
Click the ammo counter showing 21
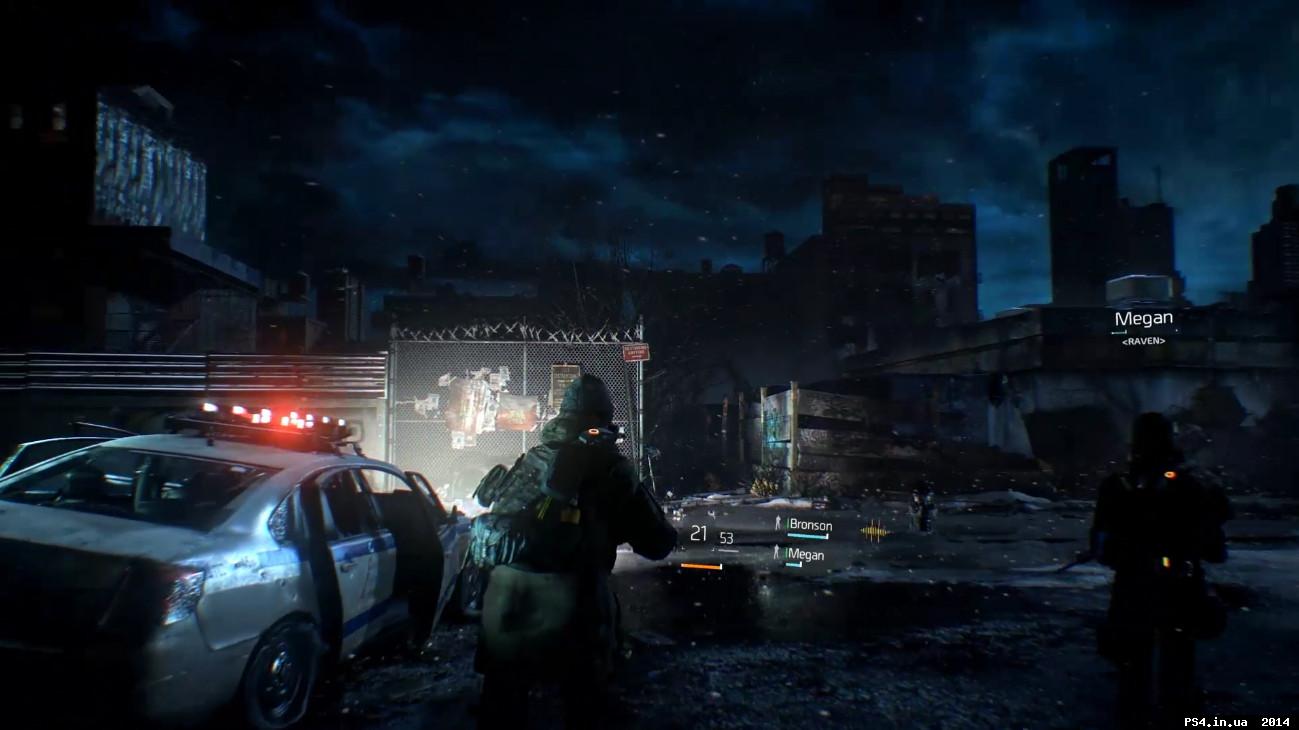click(698, 533)
